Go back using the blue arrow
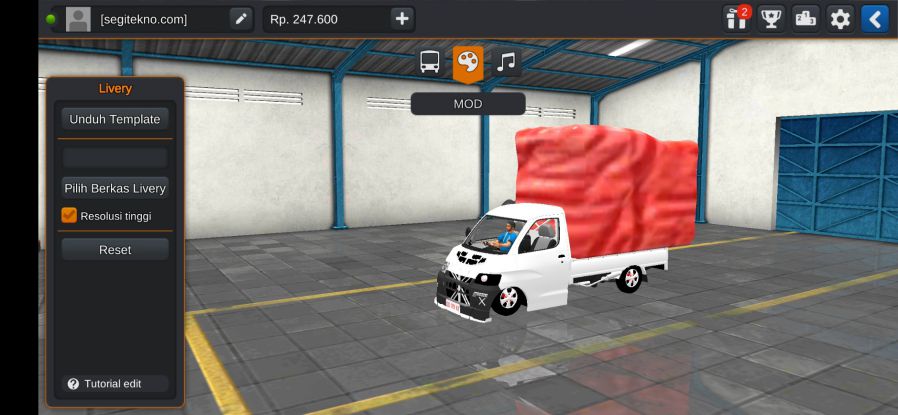Image resolution: width=898 pixels, height=415 pixels. (x=875, y=19)
